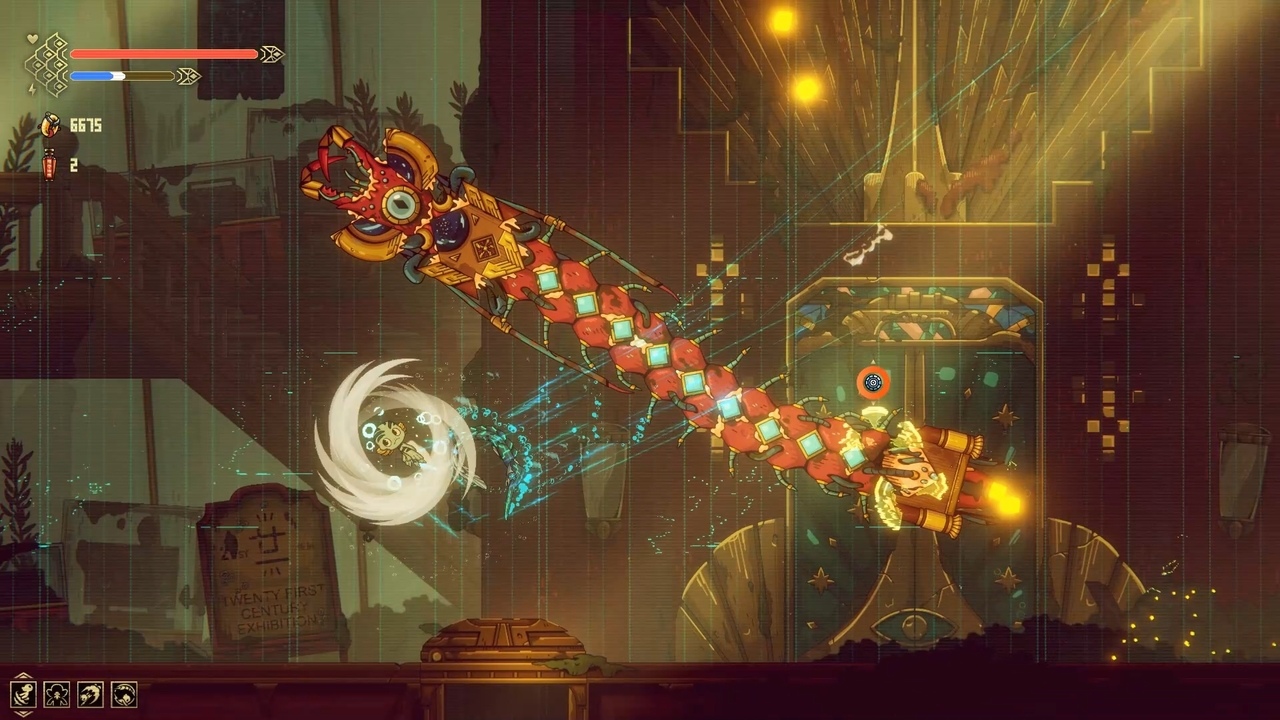This screenshot has height=720, width=1280.
Task: Use the crescent slash dash skill
Action: click(90, 694)
